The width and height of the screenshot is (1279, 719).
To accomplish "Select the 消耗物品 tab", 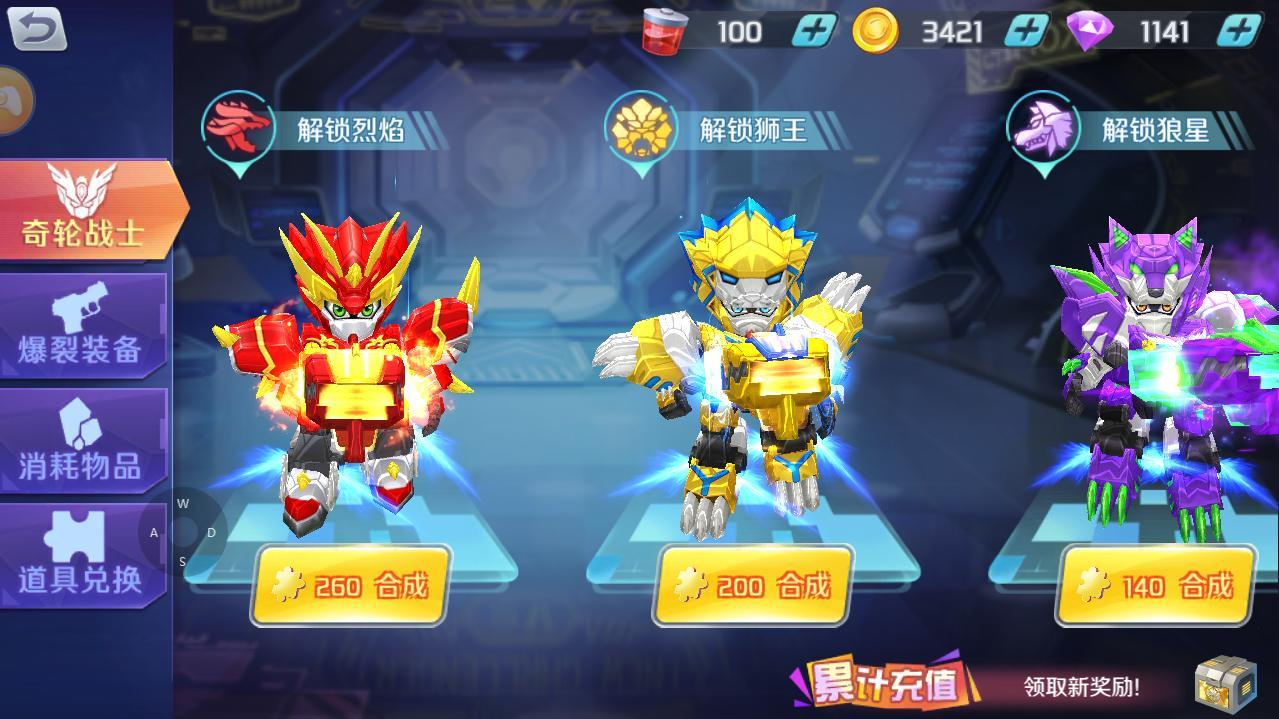I will [x=82, y=441].
